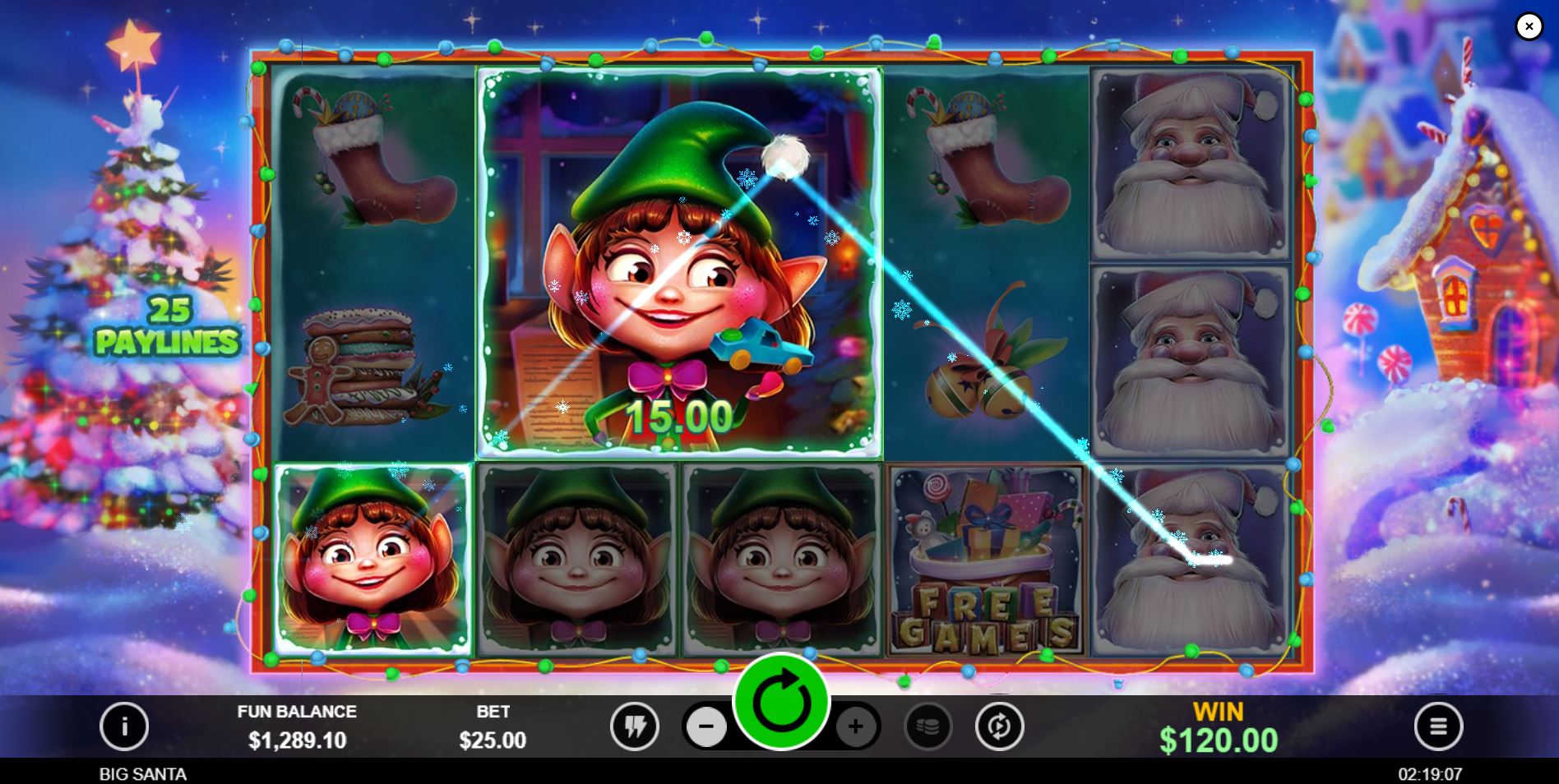
Task: Exit the game via the X button
Action: click(1529, 26)
